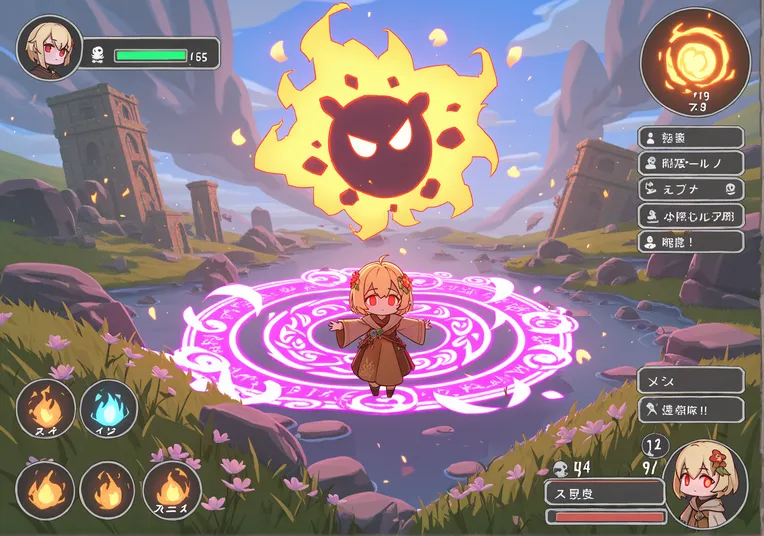Image resolution: width=764 pixels, height=536 pixels.
Task: Activate the blue flame skill
Action: (109, 409)
